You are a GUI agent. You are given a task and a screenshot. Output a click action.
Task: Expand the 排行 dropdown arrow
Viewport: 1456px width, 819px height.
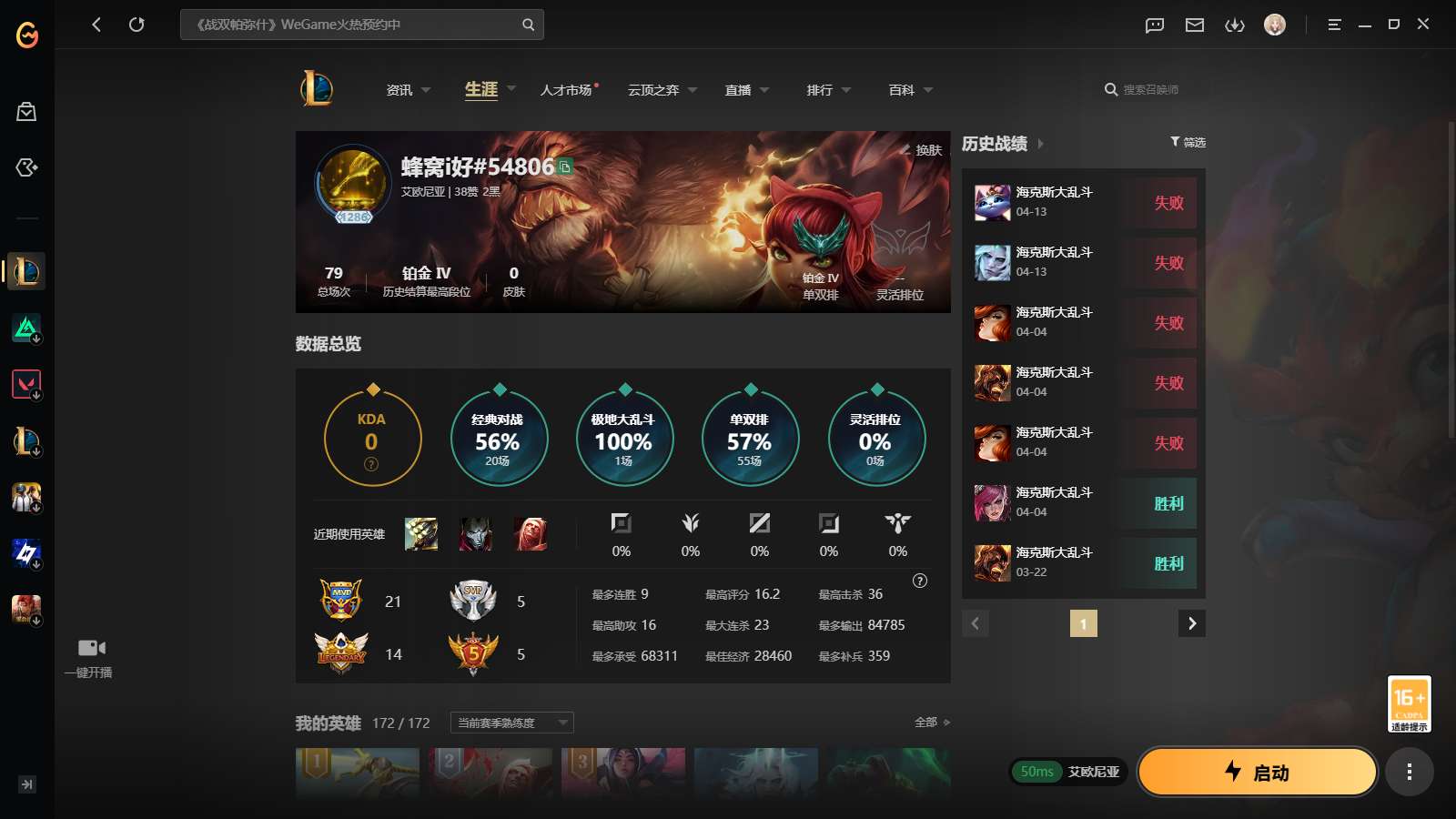point(846,89)
